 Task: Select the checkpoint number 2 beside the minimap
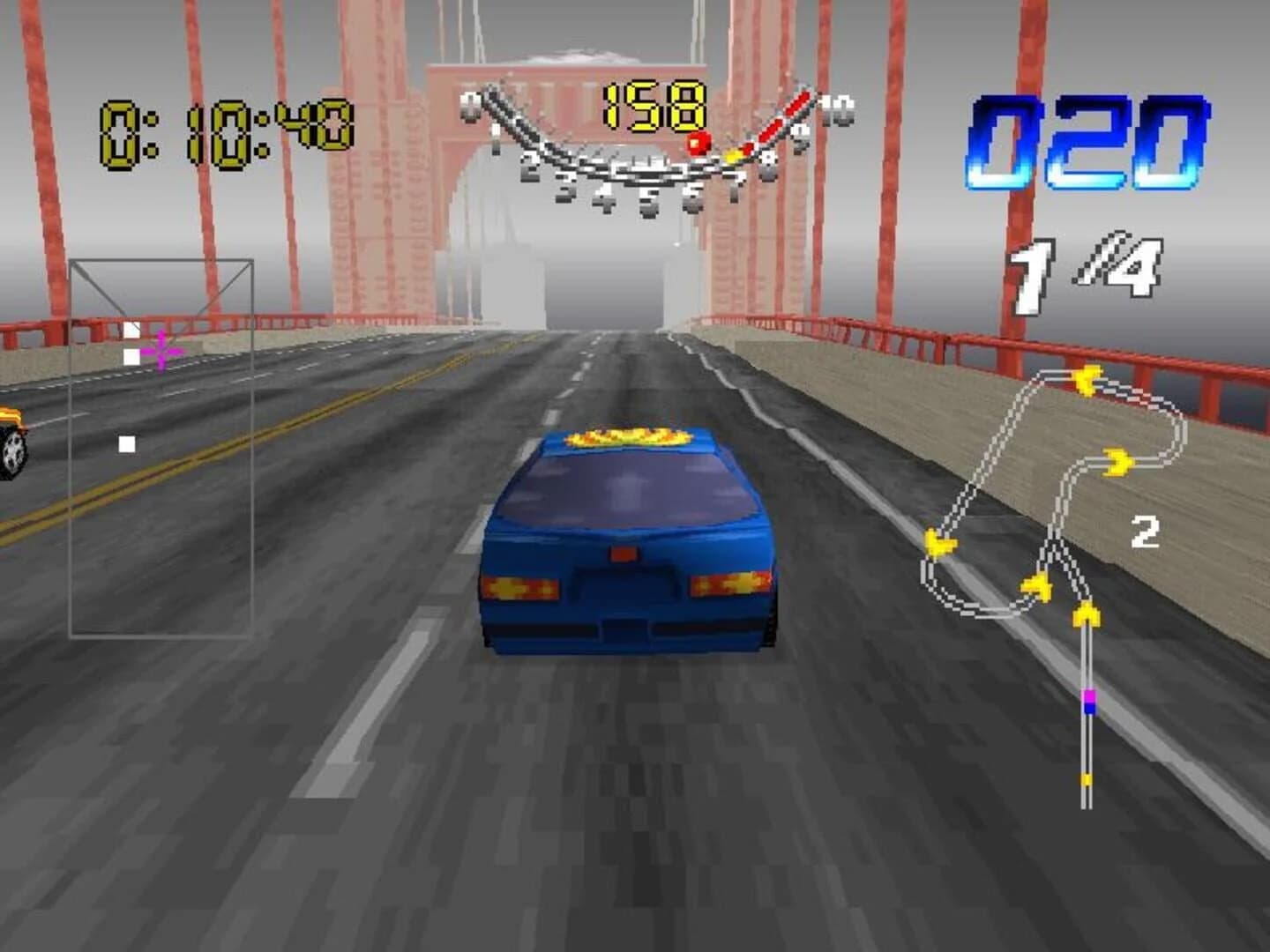[x=1144, y=531]
